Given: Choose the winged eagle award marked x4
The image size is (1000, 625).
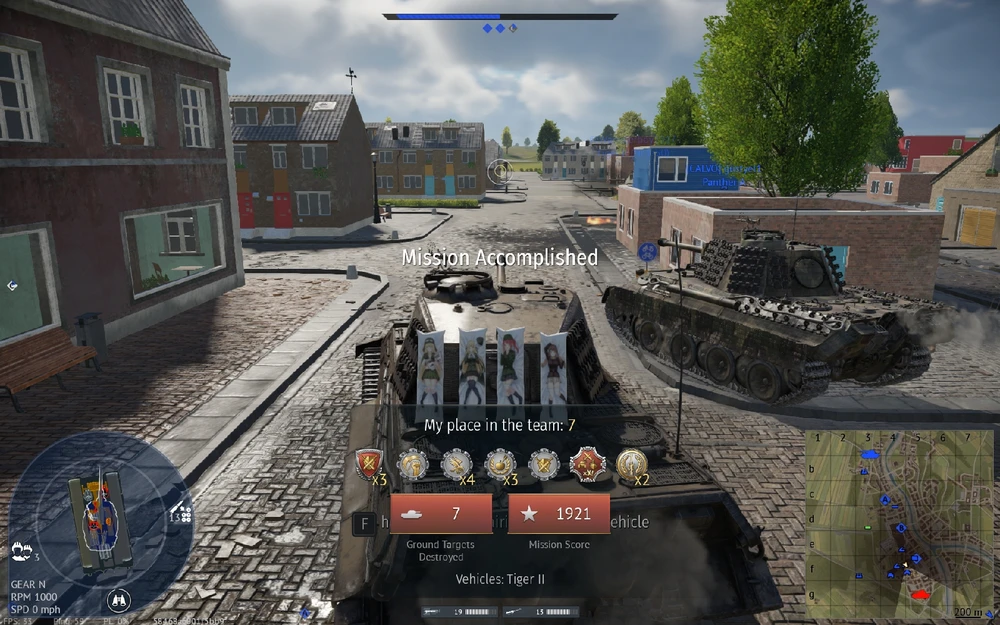Looking at the screenshot, I should pyautogui.click(x=456, y=463).
